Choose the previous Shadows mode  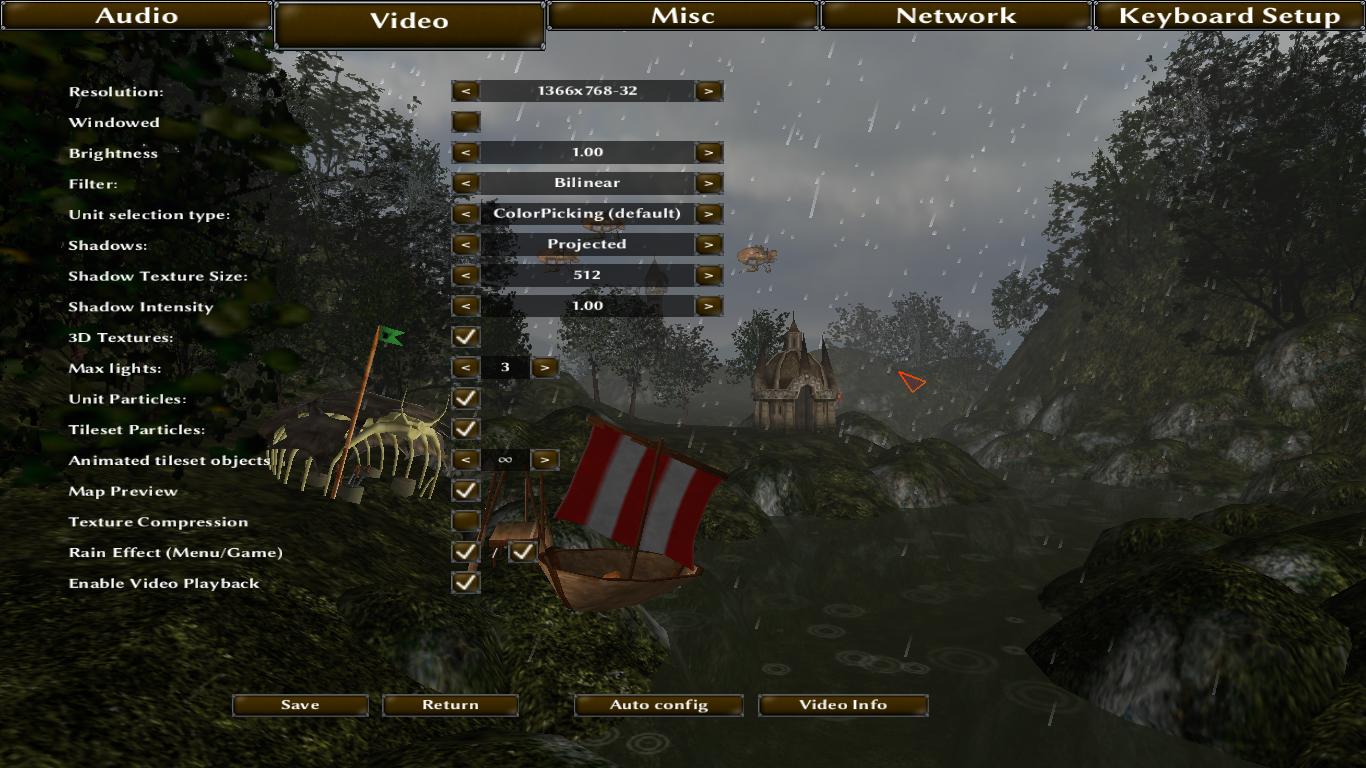point(465,245)
